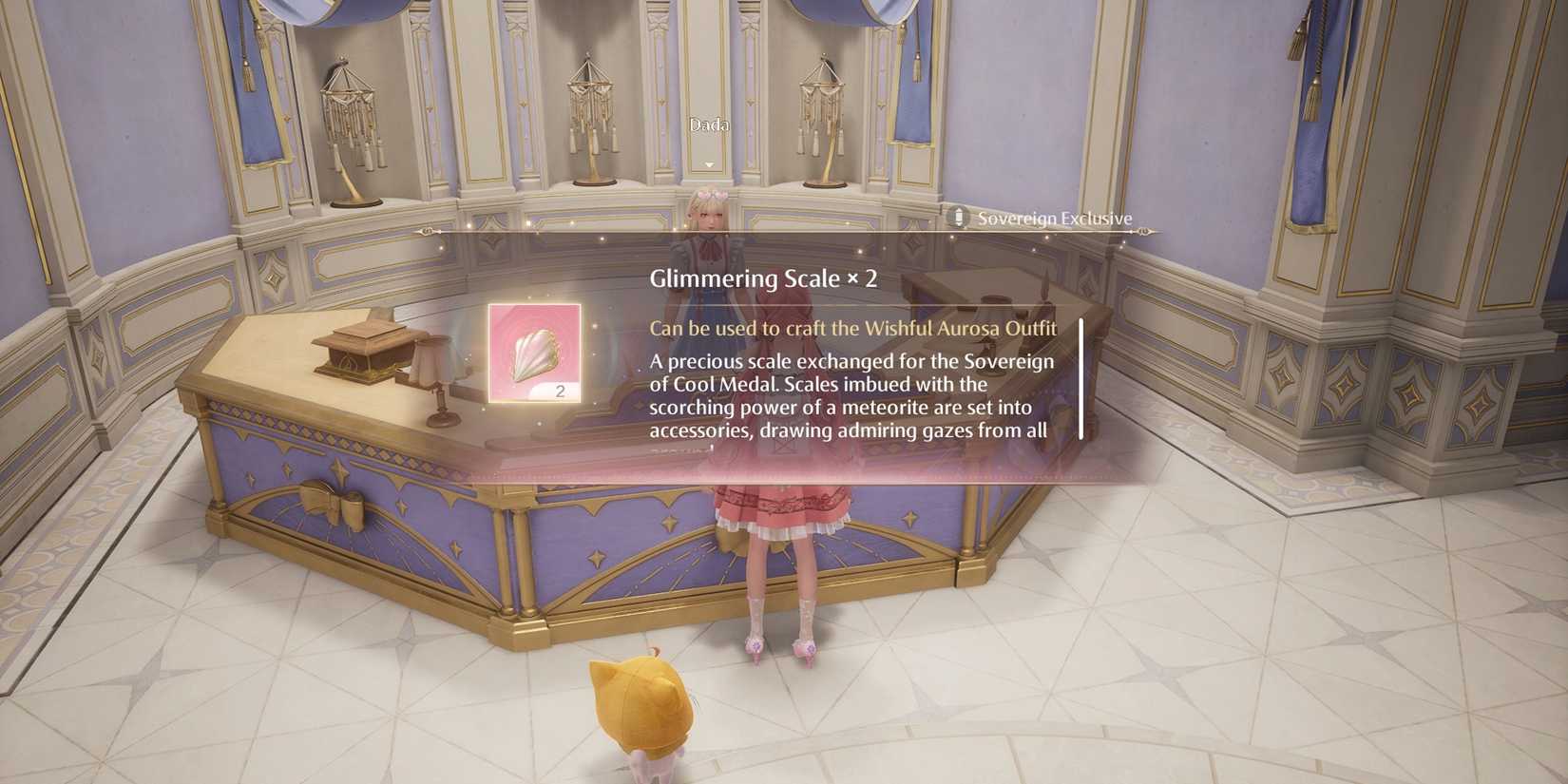
Task: Click the arrow indicator below Dada's name
Action: coord(707,163)
